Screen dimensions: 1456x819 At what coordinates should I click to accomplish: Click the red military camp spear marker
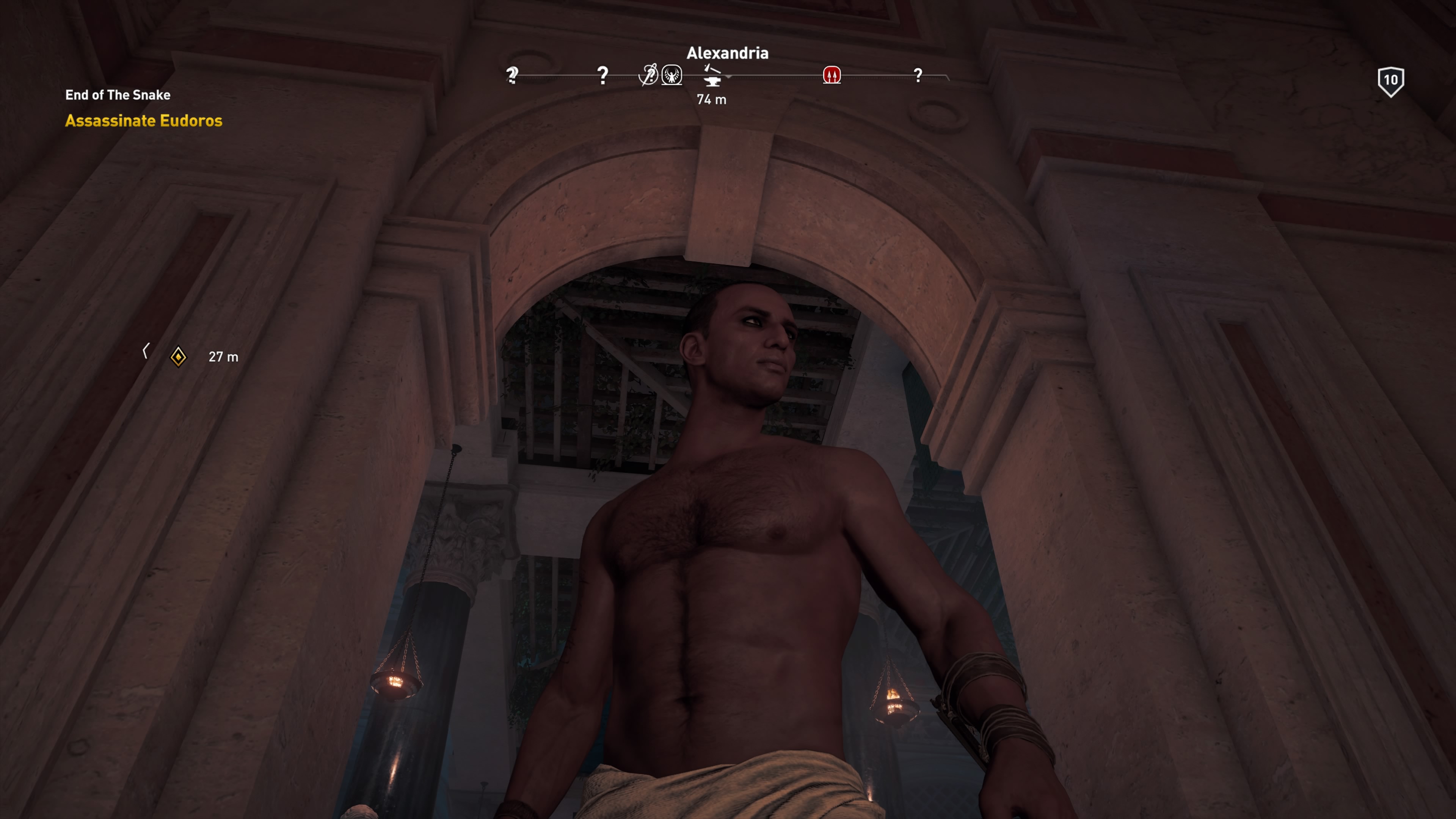832,75
